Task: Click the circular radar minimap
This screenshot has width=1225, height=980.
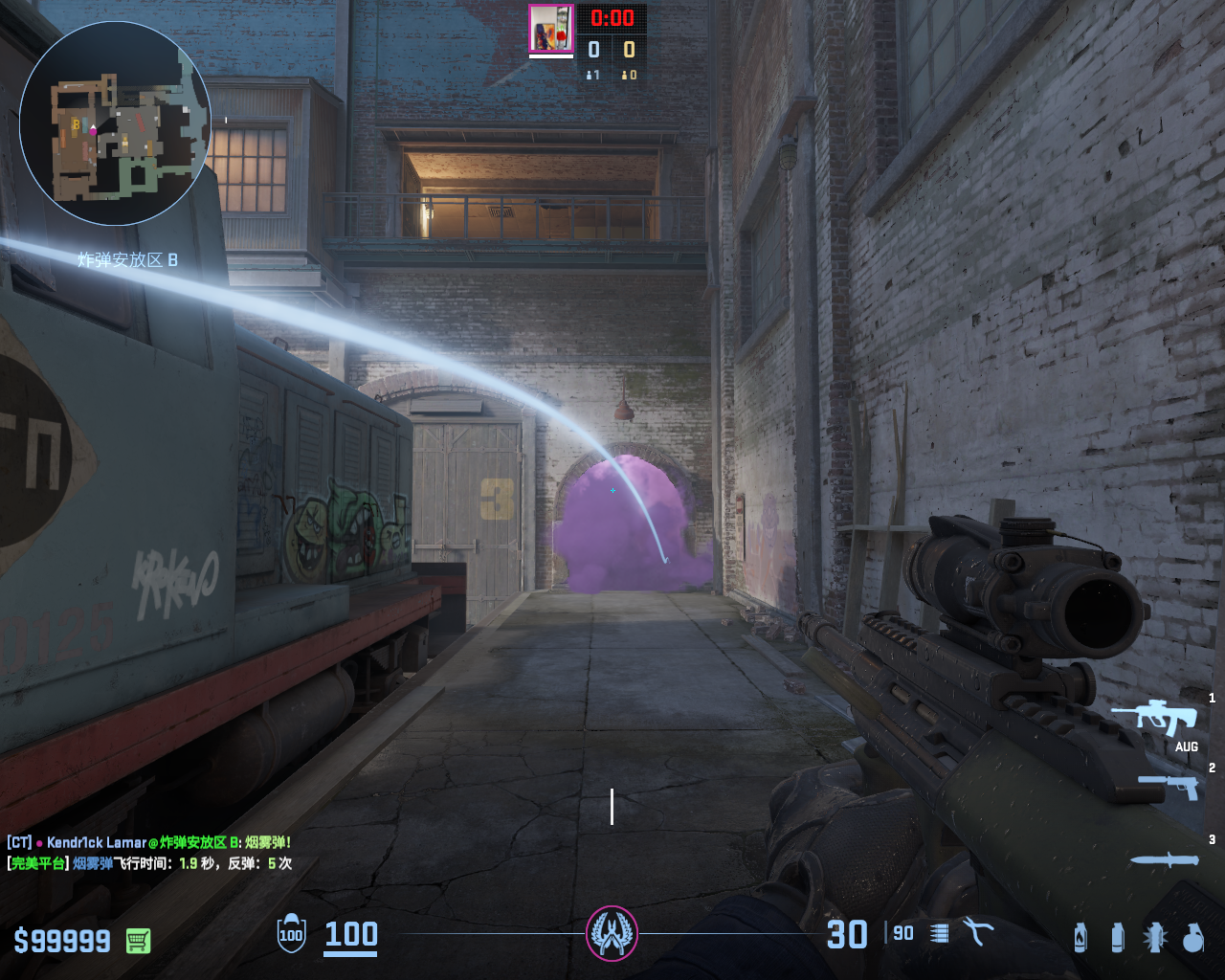Action: [115, 124]
